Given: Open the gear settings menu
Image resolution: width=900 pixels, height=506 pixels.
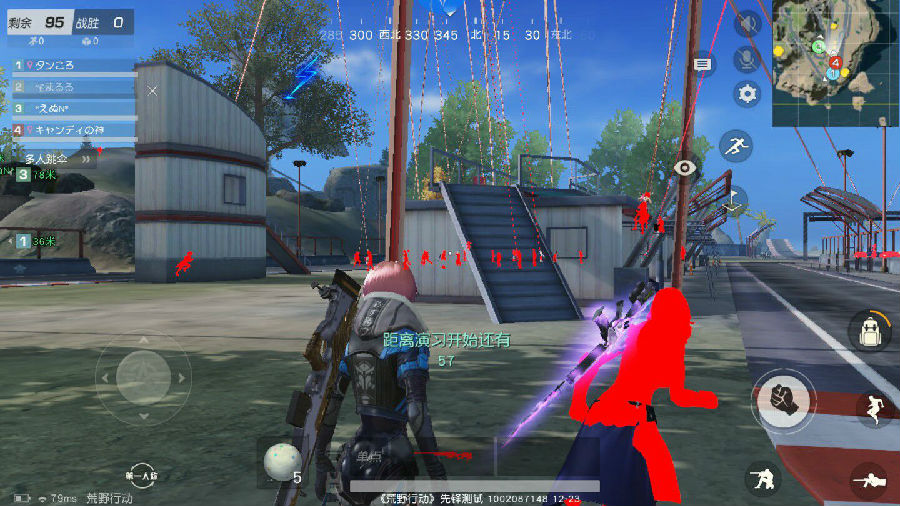Looking at the screenshot, I should 747,94.
